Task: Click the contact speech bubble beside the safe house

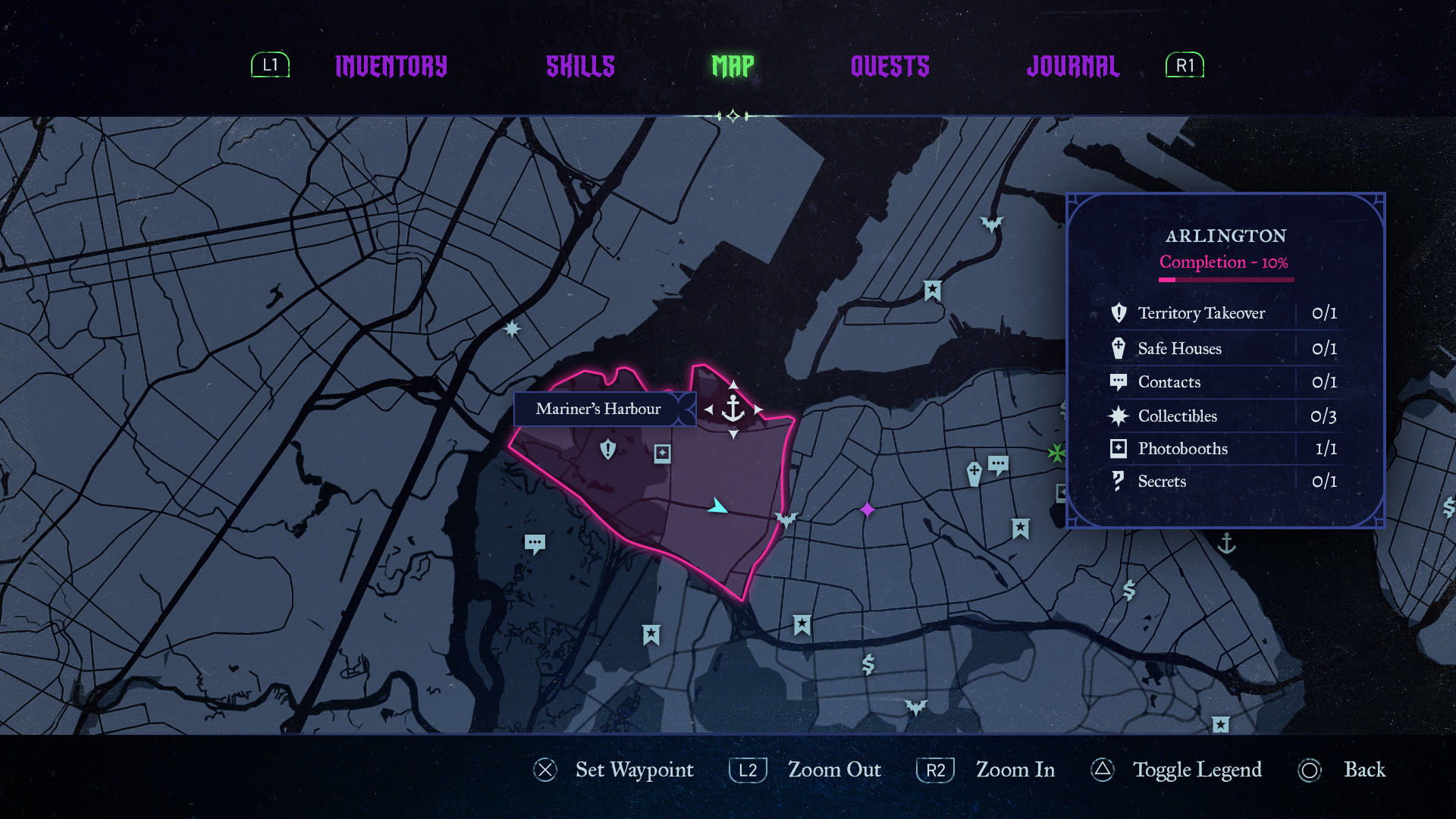Action: 998,464
